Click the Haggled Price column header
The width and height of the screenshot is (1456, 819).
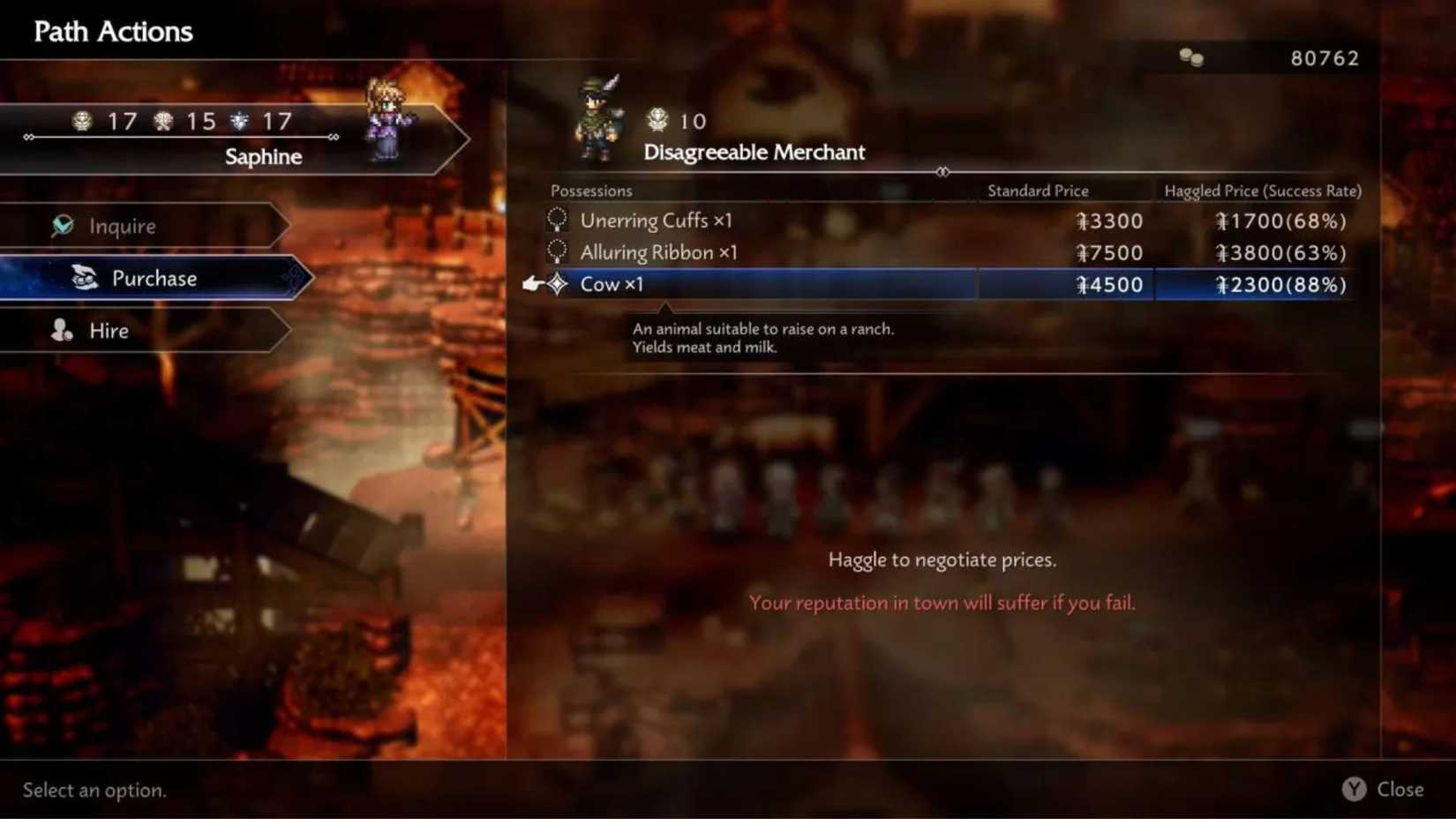(1261, 190)
